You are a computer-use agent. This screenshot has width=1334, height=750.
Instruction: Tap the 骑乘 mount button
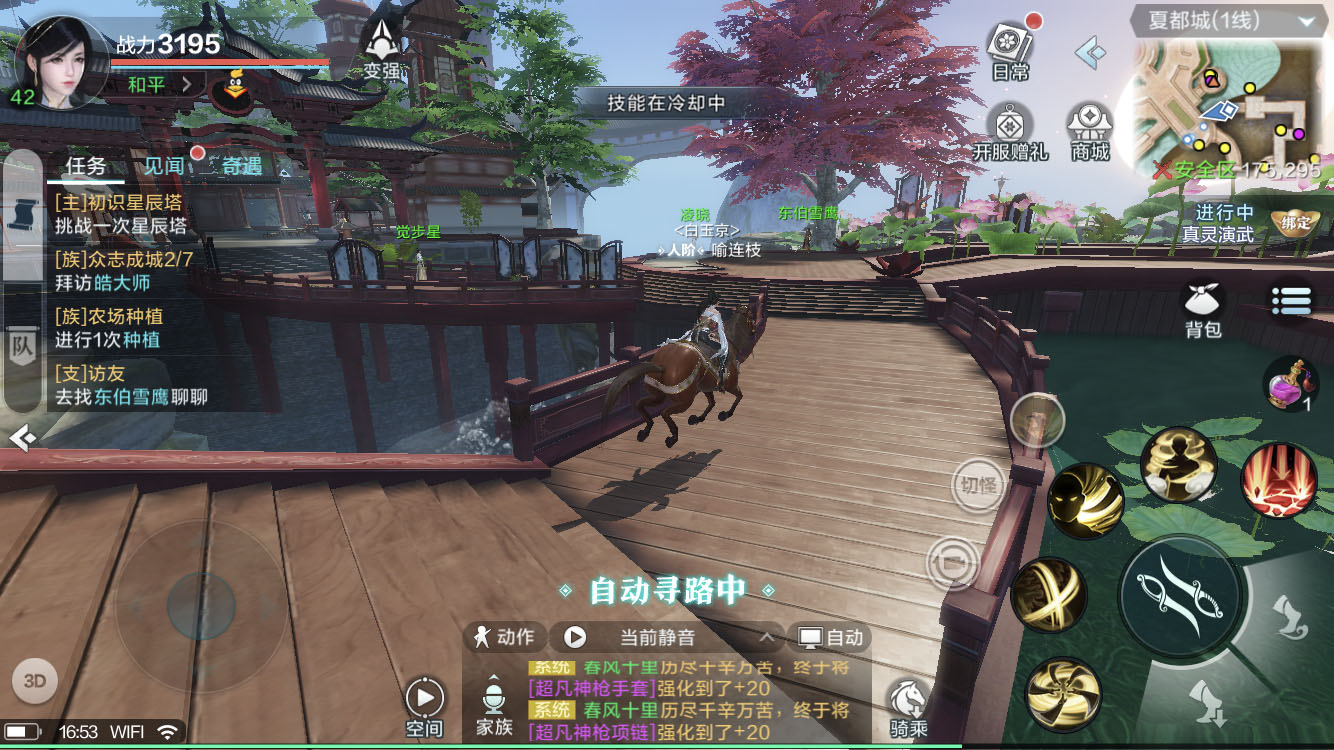click(x=908, y=708)
